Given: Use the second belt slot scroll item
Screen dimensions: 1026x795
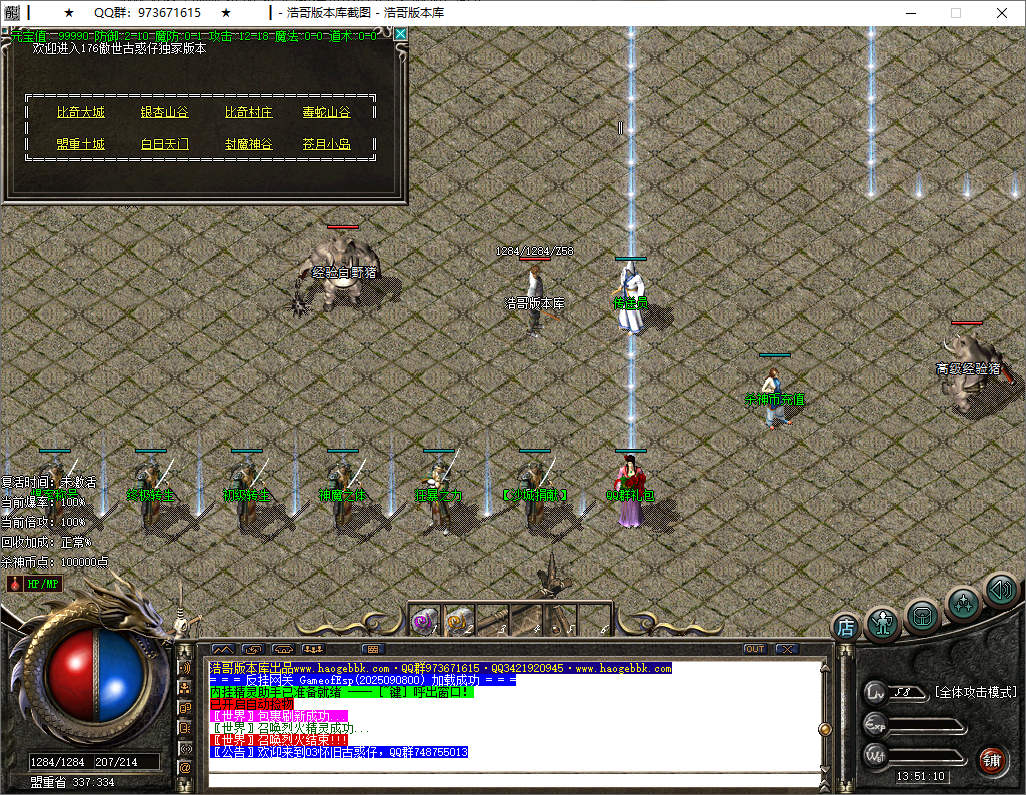Looking at the screenshot, I should 458,620.
